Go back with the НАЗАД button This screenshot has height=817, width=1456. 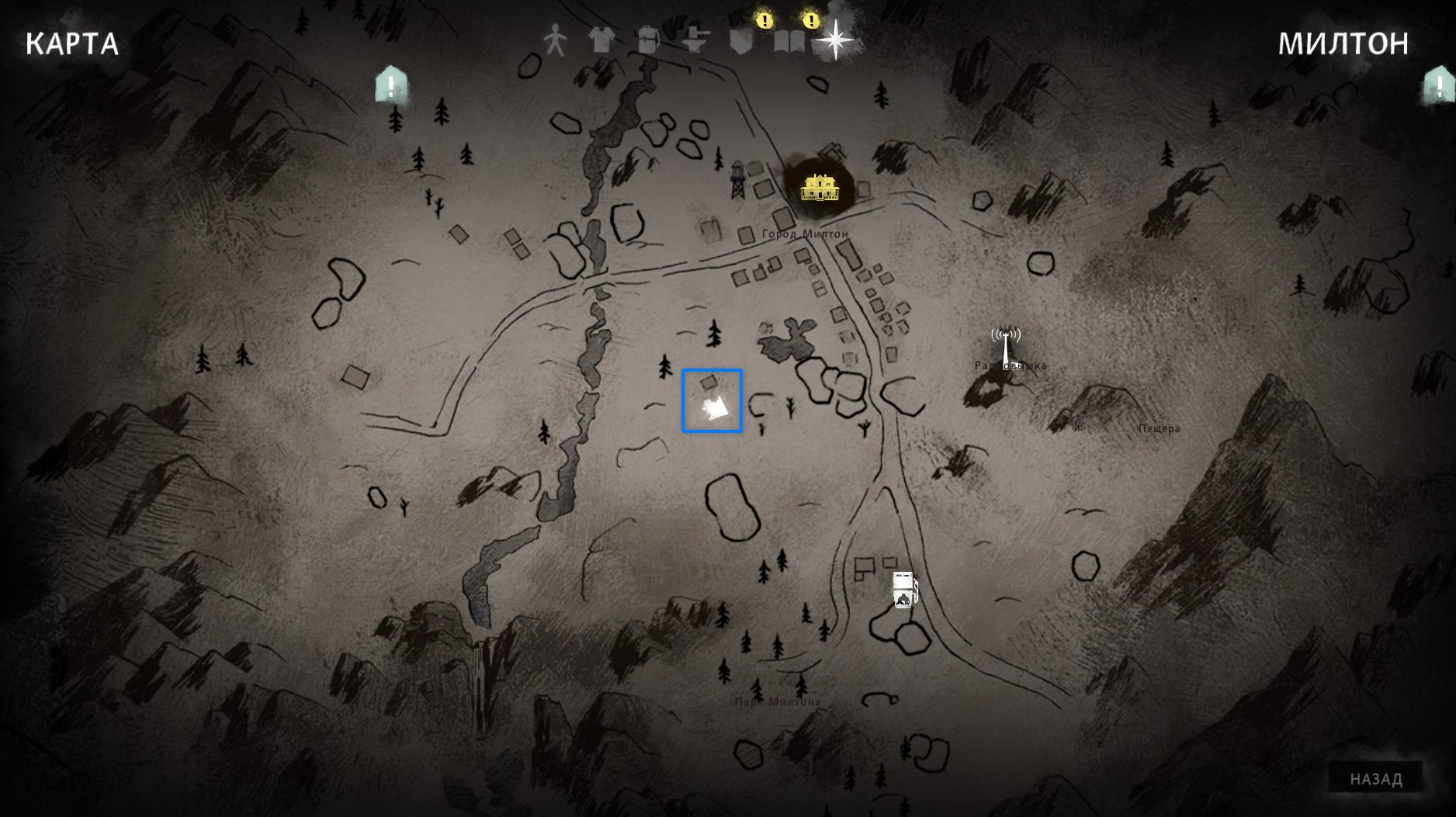pos(1375,779)
